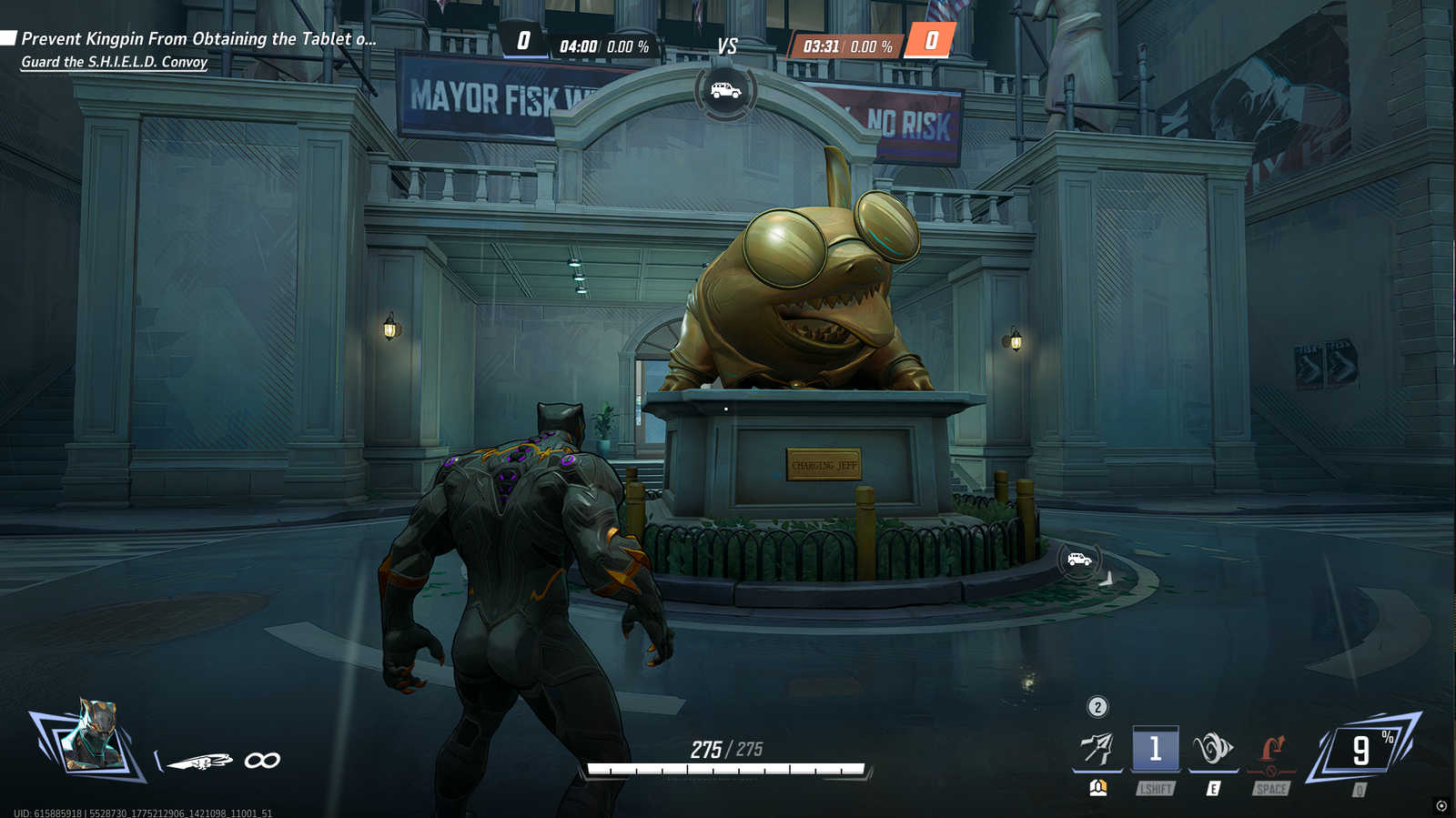Click the convoy waypoint marker near the statue
Screen dimensions: 1456x818
[x=1079, y=560]
